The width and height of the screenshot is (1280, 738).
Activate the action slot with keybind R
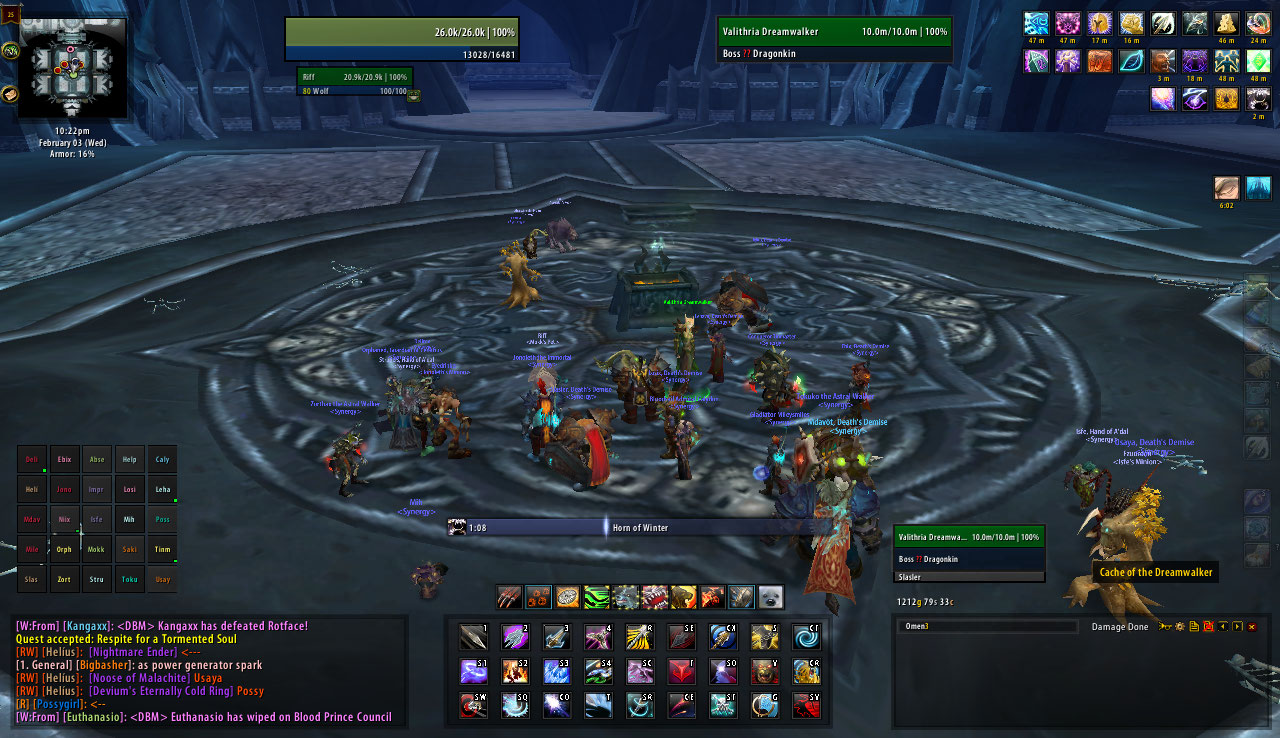[640, 637]
